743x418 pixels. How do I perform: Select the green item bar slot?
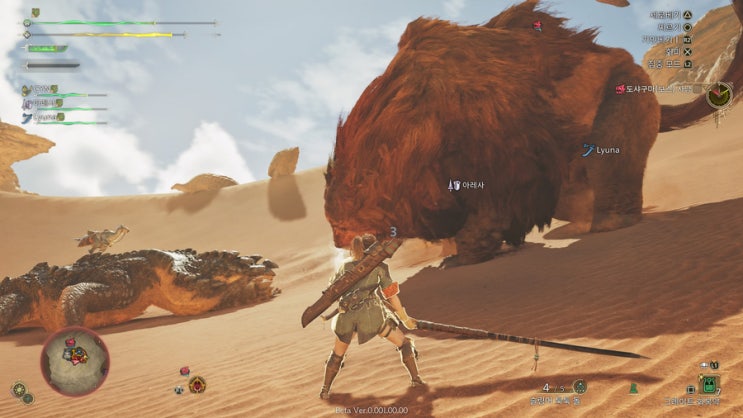point(709,385)
